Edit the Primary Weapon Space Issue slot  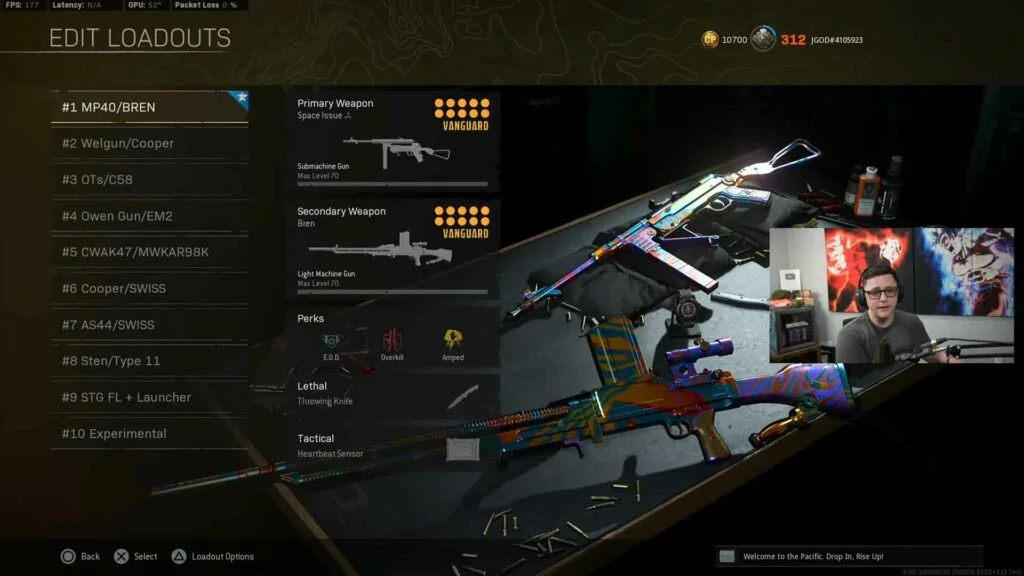(x=392, y=141)
